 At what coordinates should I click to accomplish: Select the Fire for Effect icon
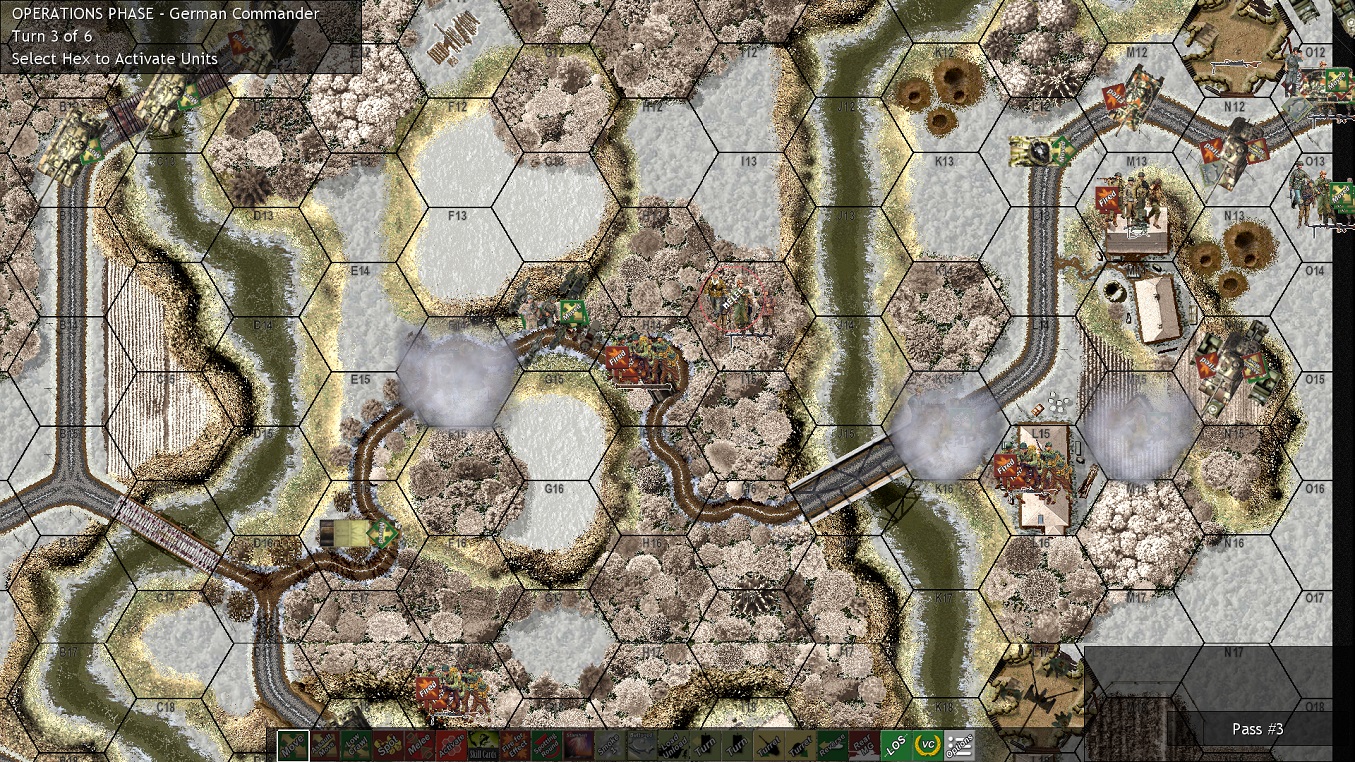513,744
